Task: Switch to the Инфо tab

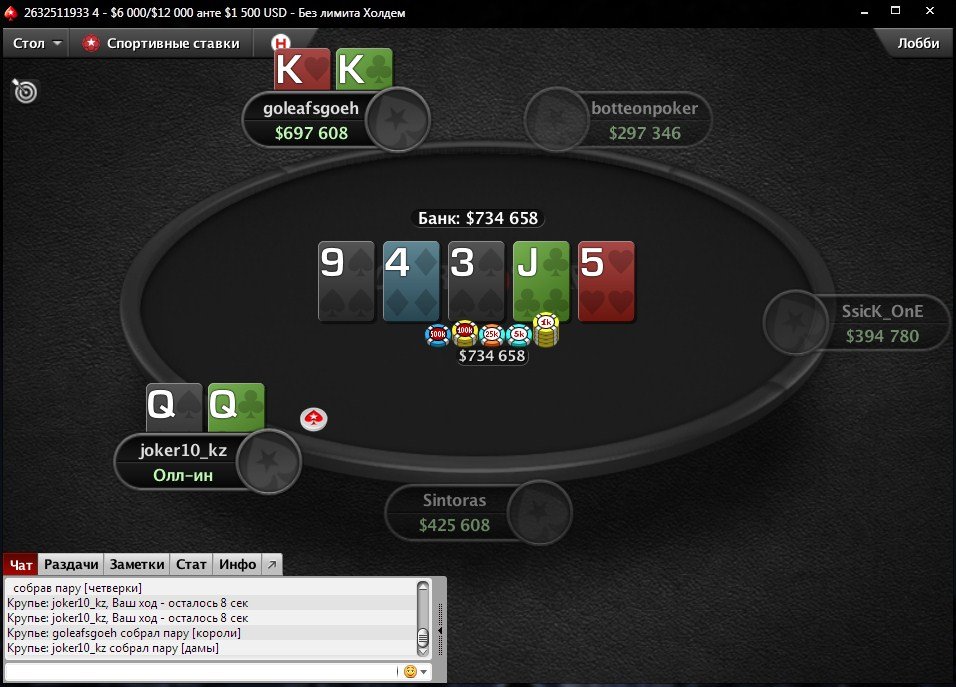Action: 238,565
